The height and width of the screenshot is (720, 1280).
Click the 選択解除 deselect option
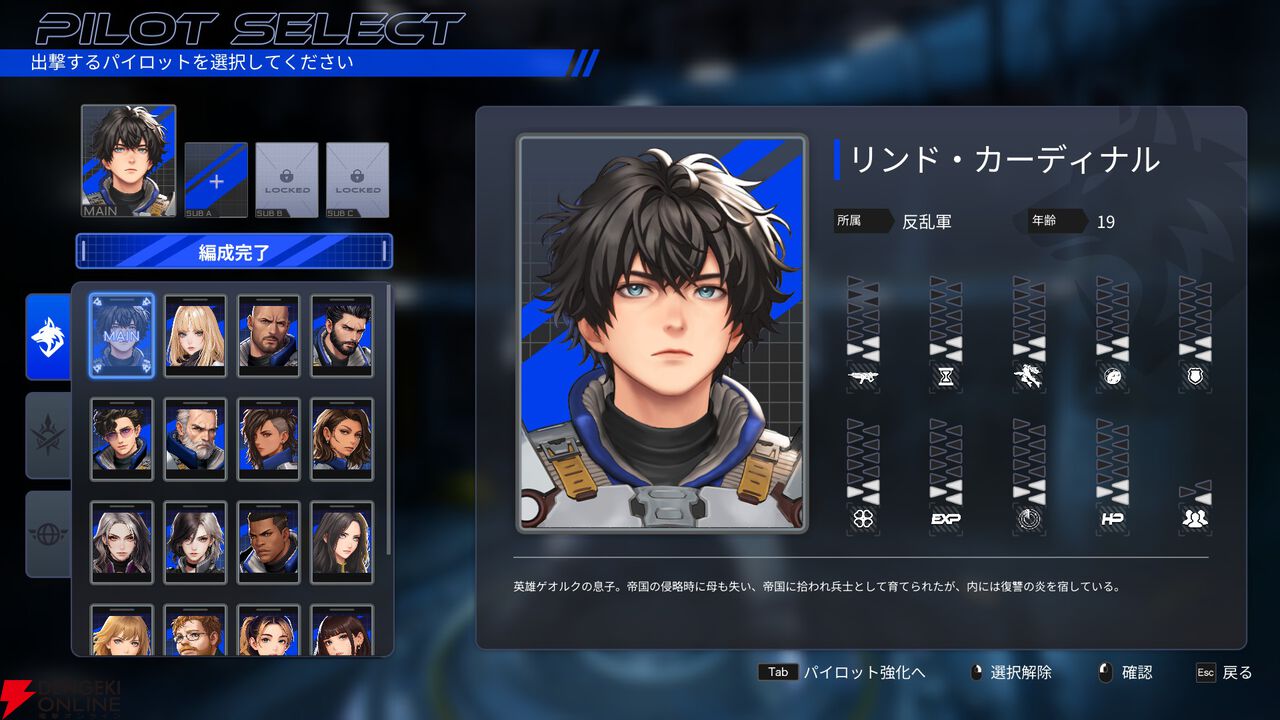click(x=1020, y=672)
